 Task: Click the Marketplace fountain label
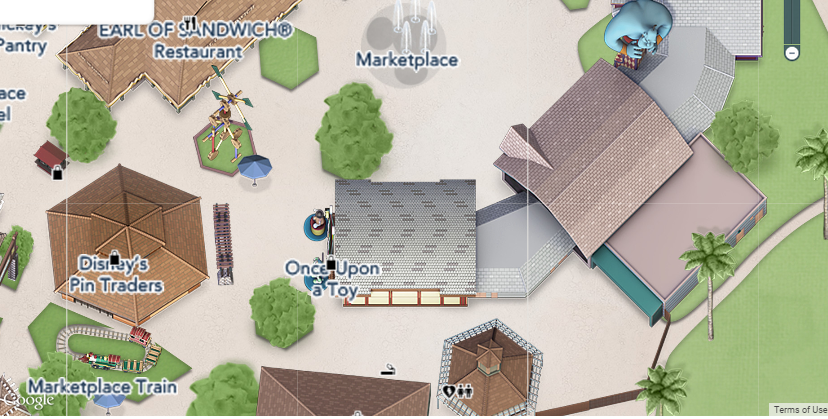coord(407,60)
